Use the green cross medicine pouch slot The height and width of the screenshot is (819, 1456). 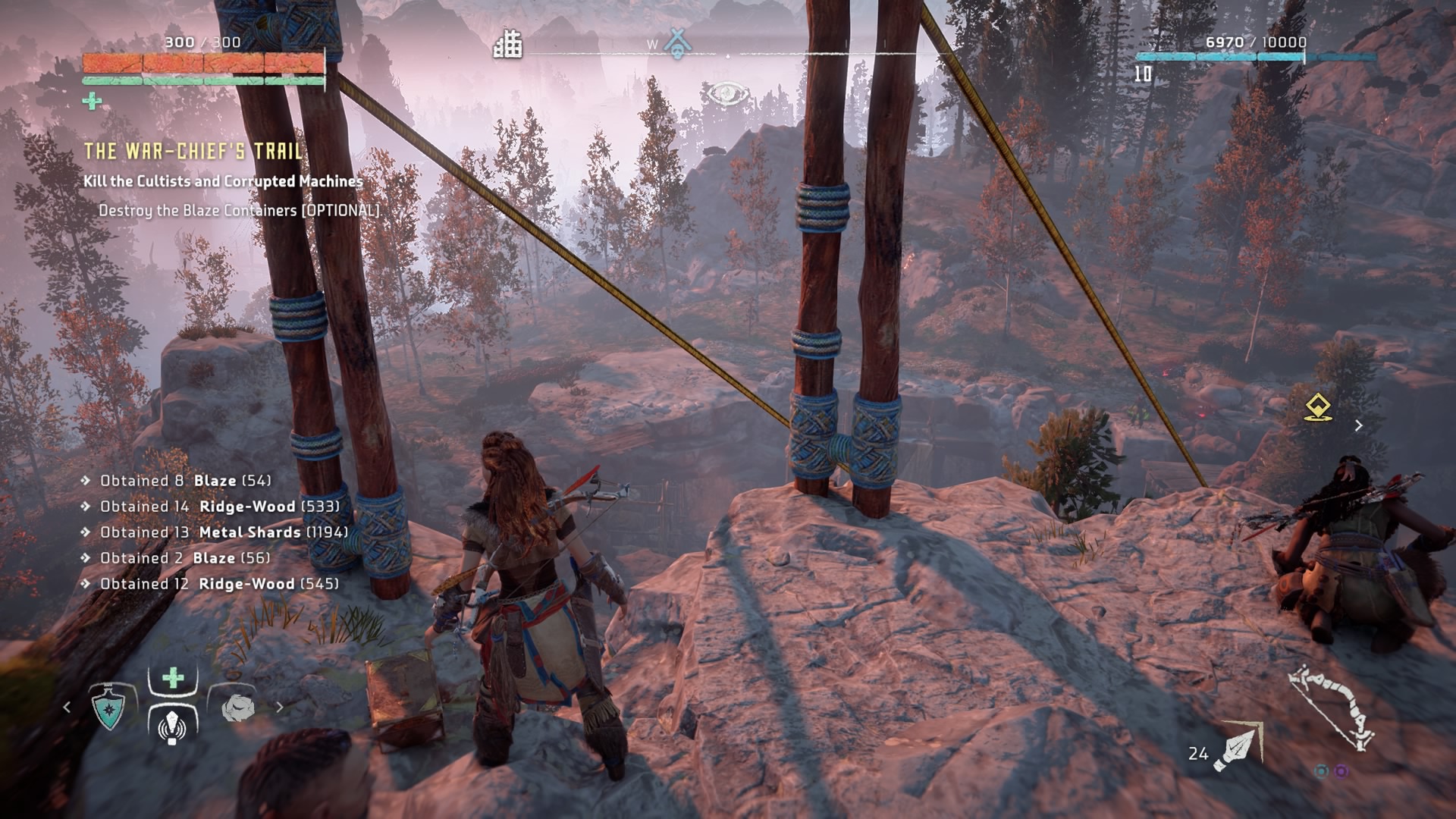tap(173, 678)
